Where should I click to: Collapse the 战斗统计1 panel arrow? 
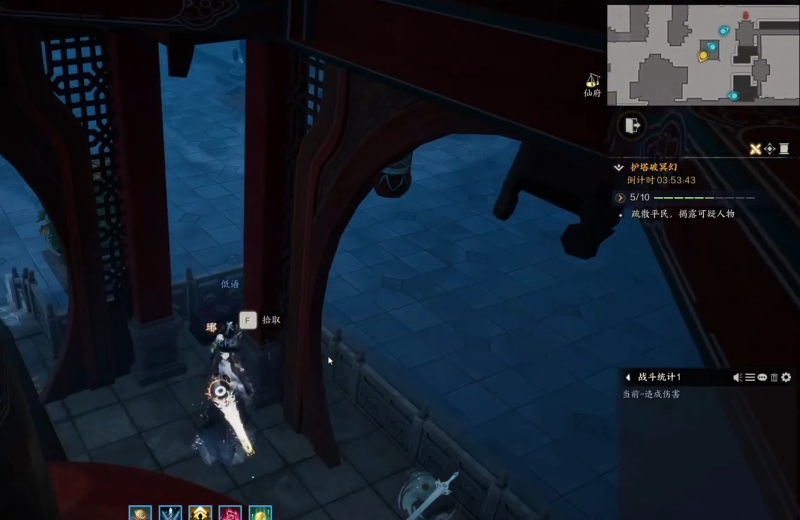627,377
